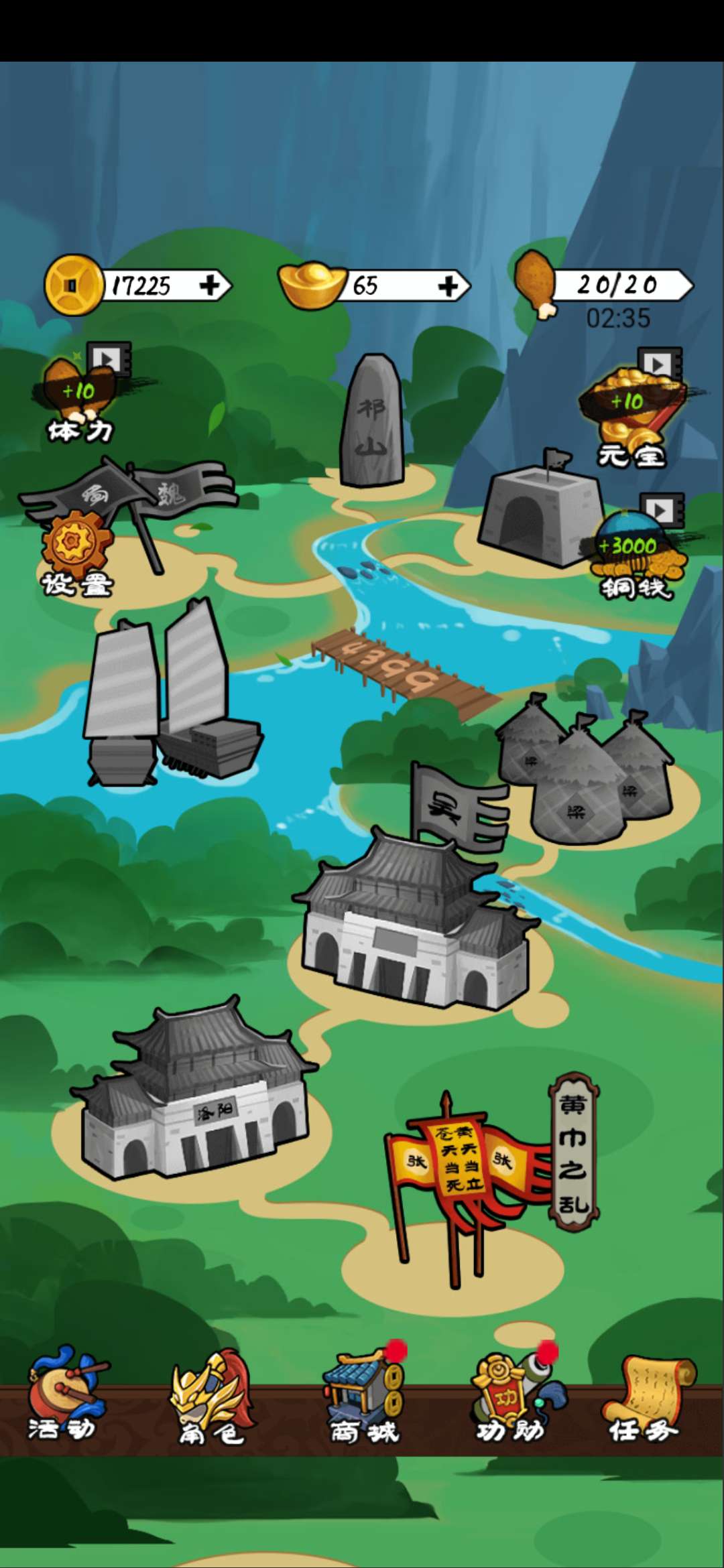Open the Quests scroll (任务)
This screenshot has width=724, height=1568.
tap(645, 1397)
